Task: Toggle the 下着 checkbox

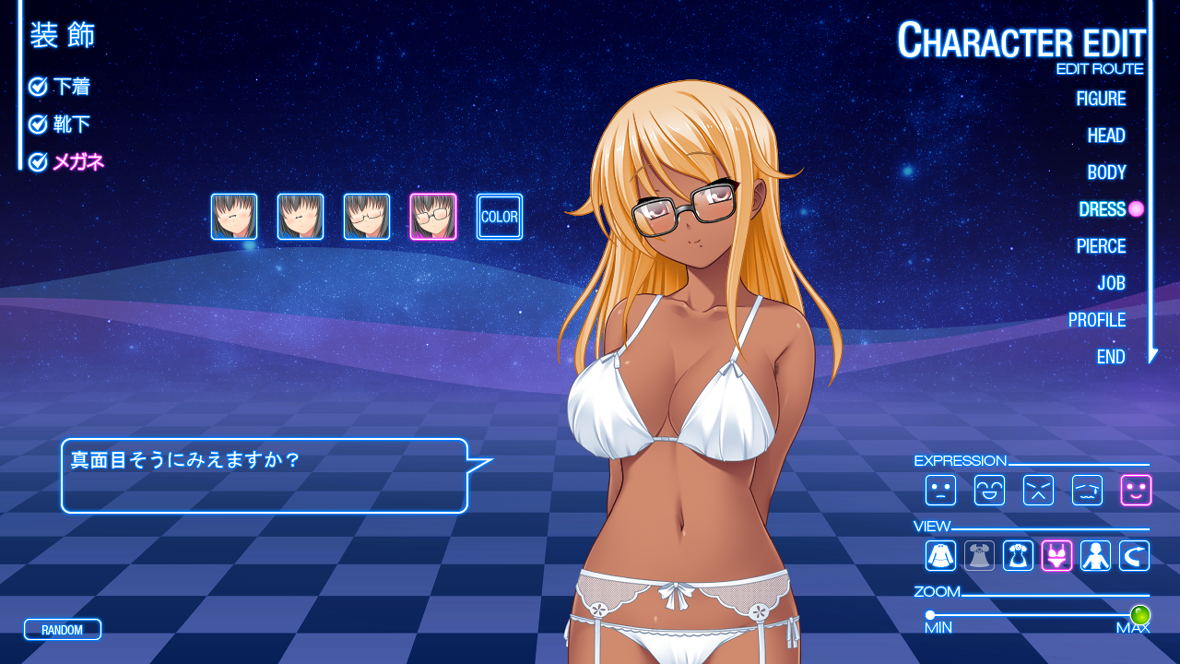Action: tap(38, 87)
